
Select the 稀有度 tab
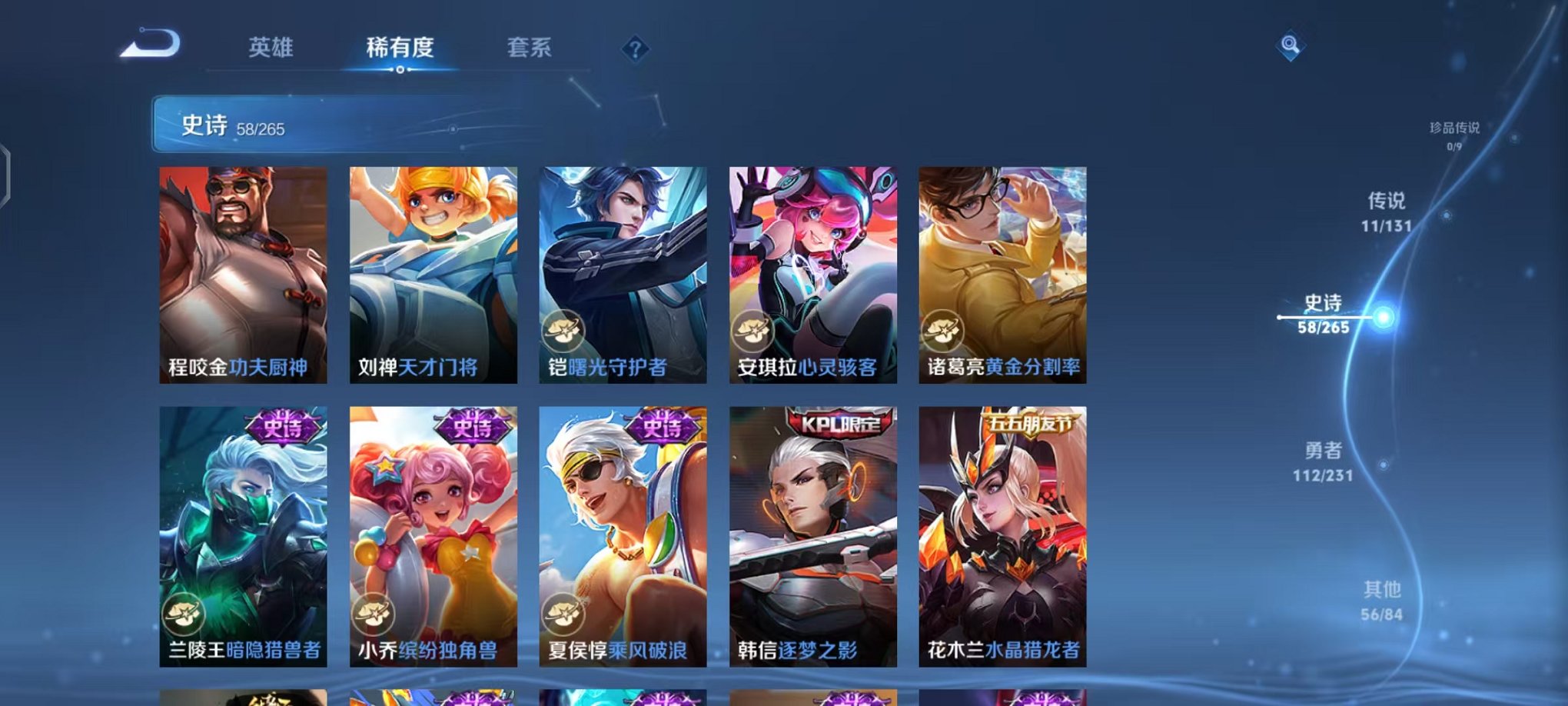point(398,48)
